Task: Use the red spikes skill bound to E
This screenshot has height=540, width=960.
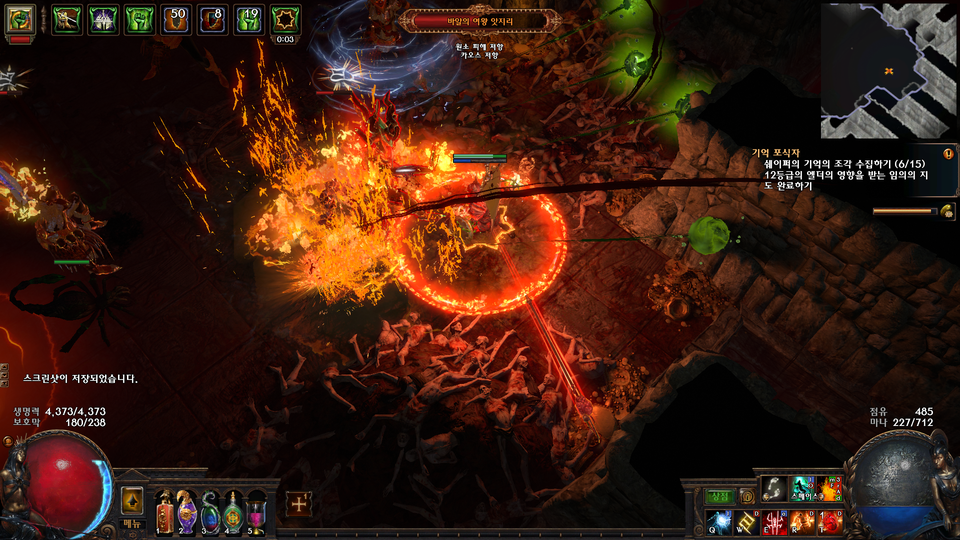Action: coord(775,521)
